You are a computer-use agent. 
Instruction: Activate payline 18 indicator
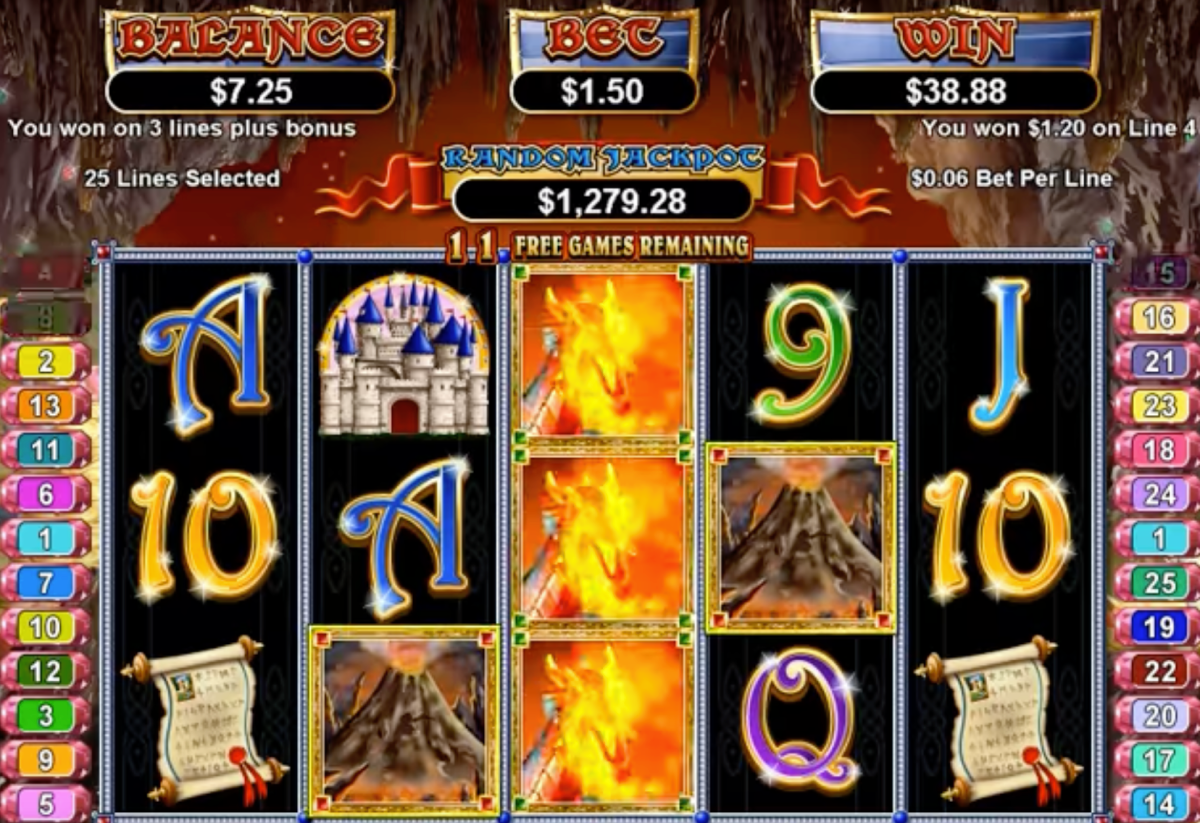1158,450
